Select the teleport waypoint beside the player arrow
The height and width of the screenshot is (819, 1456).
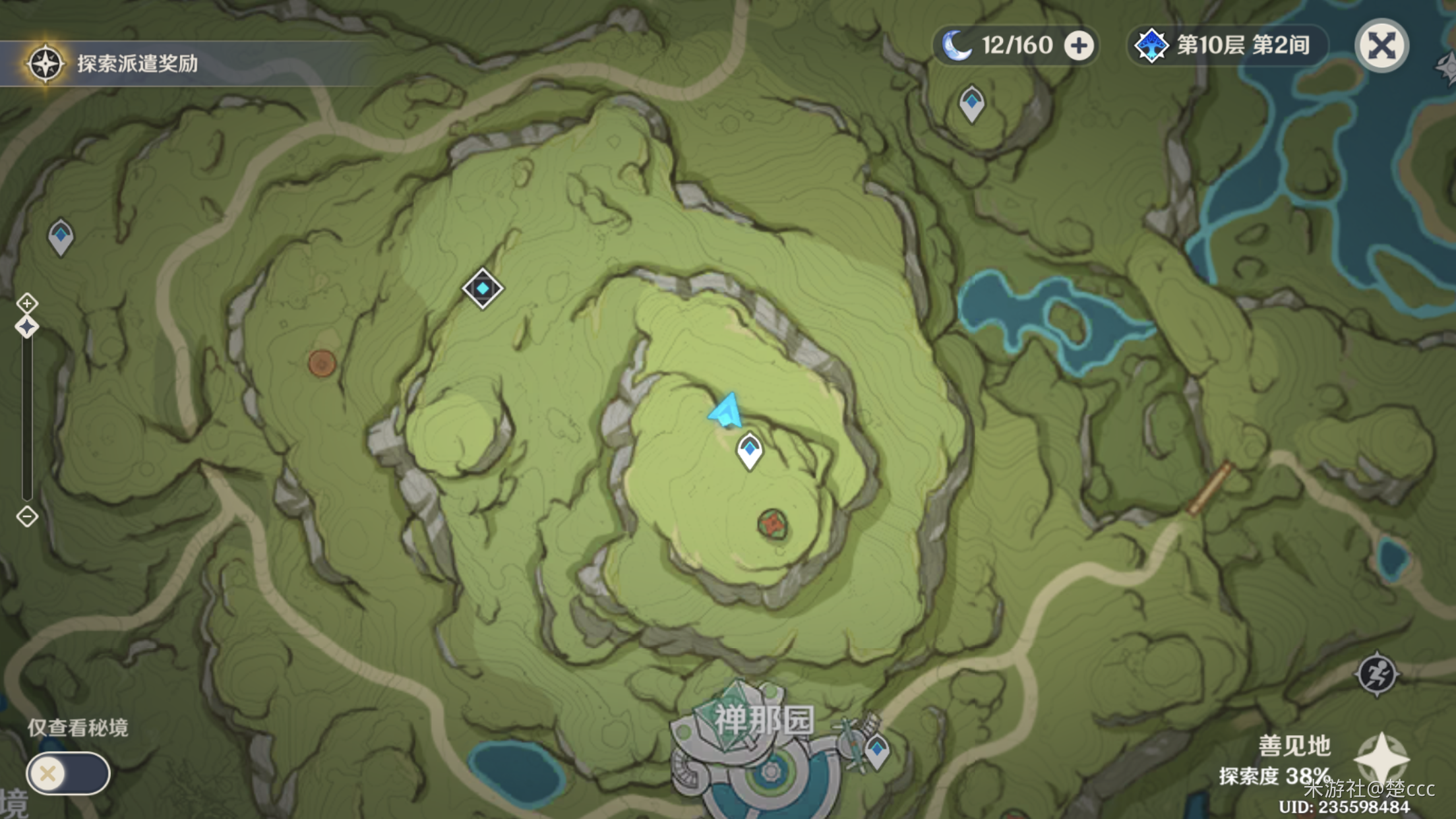[x=749, y=451]
